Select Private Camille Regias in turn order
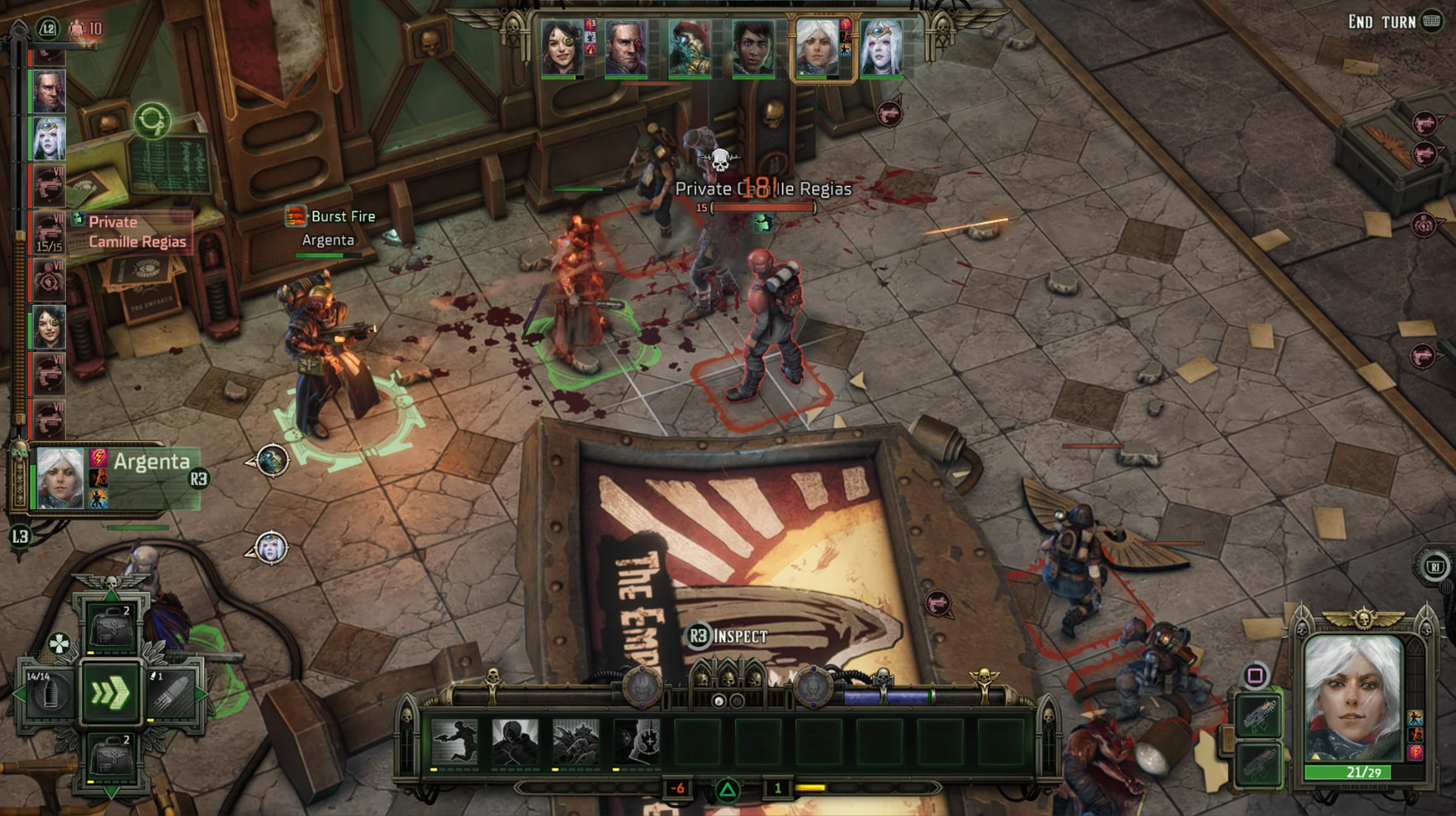Image resolution: width=1456 pixels, height=816 pixels. pyautogui.click(x=49, y=232)
